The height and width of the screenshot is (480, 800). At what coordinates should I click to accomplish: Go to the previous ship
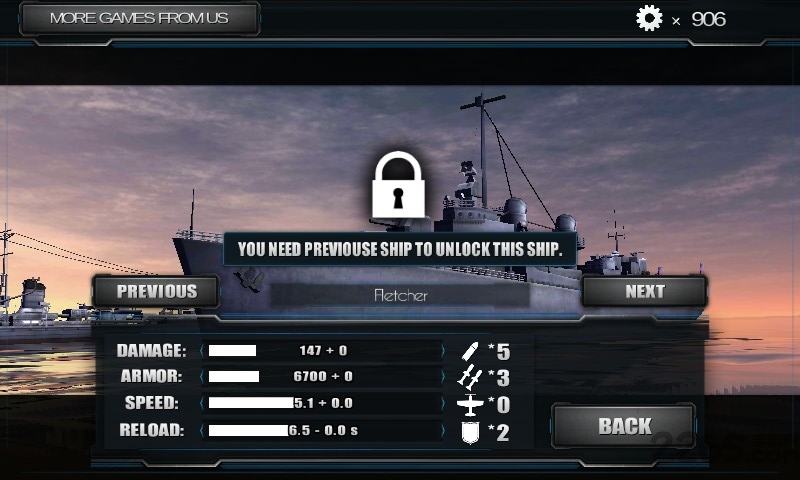click(157, 291)
